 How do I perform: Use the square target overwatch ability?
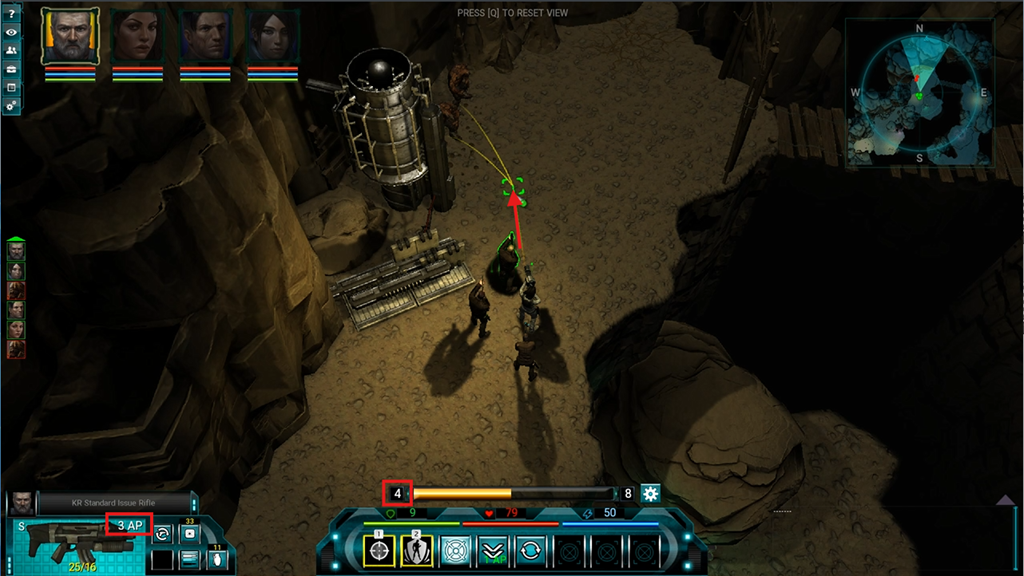[455, 550]
